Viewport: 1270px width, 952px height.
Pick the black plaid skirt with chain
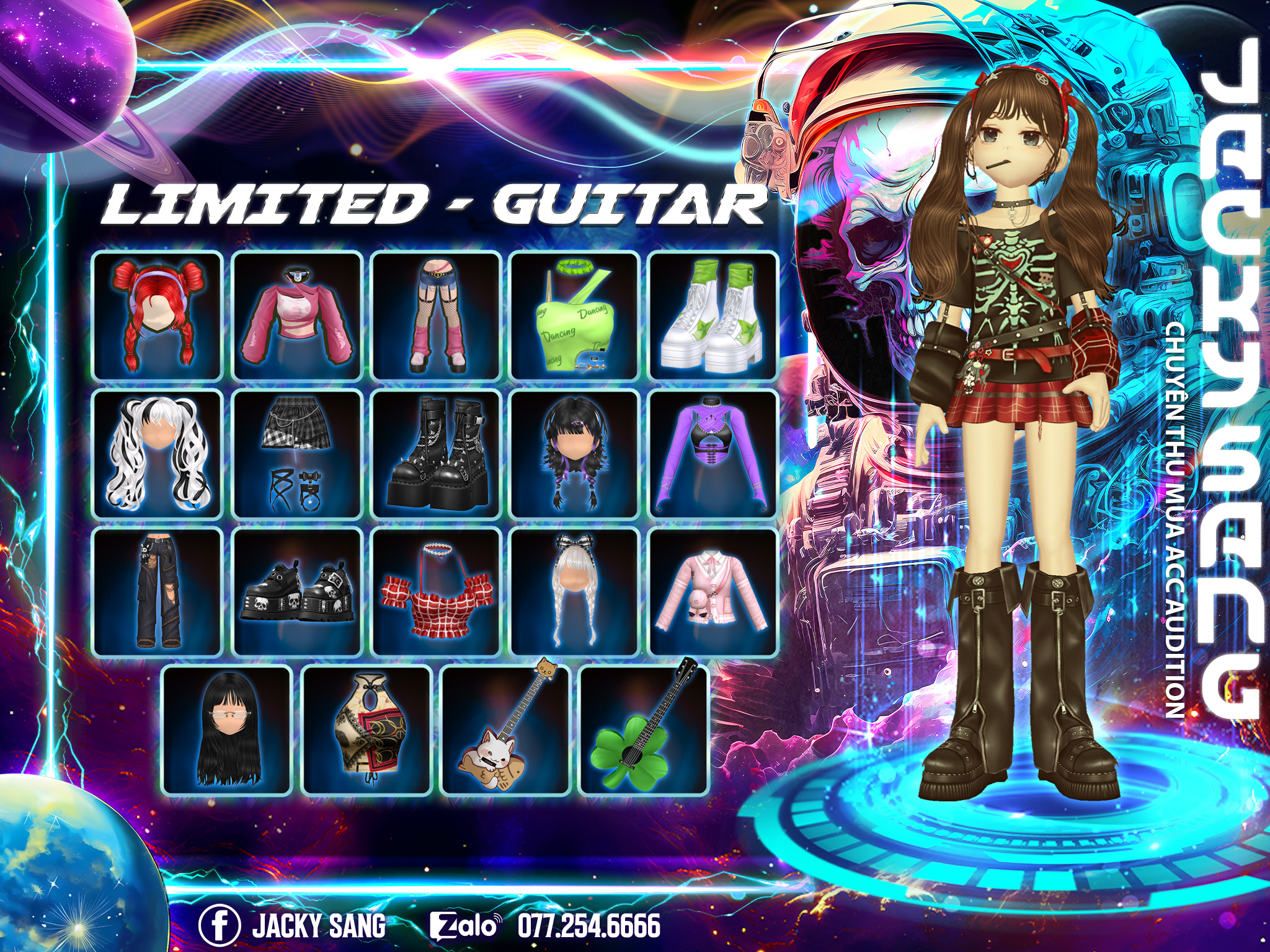tap(297, 454)
